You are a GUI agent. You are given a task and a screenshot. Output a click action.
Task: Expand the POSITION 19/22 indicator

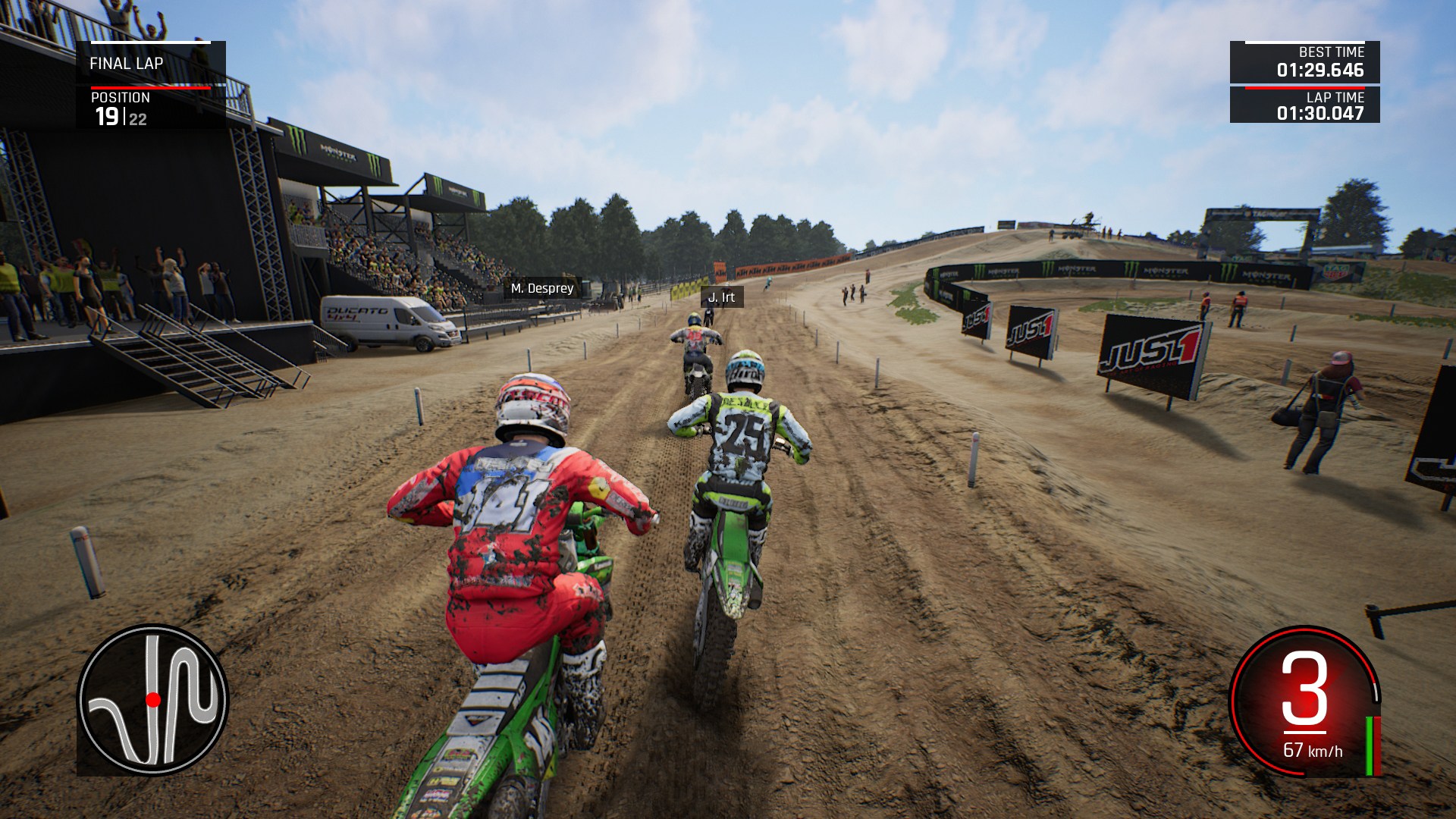[x=121, y=111]
